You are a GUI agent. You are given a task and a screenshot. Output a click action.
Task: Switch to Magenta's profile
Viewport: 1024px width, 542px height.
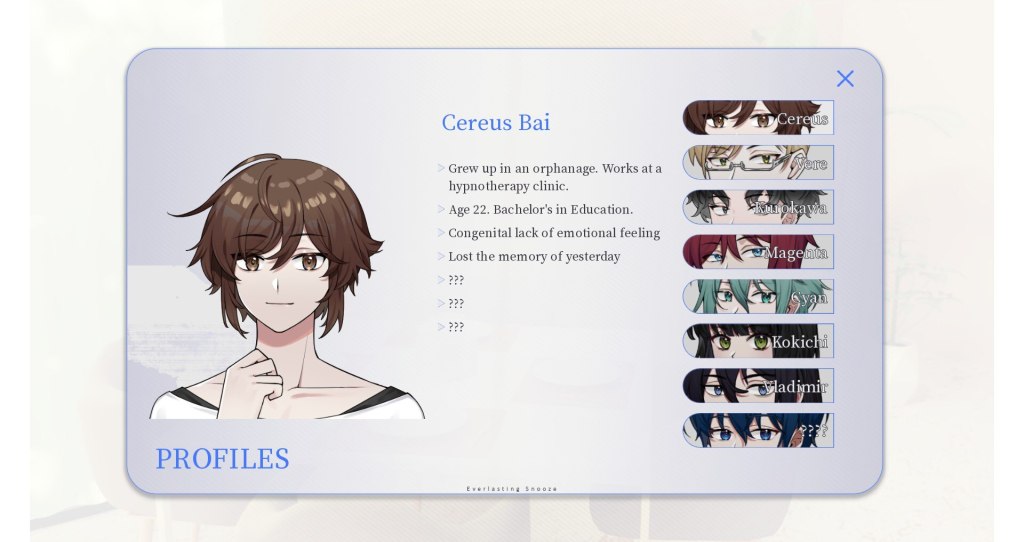click(x=758, y=252)
